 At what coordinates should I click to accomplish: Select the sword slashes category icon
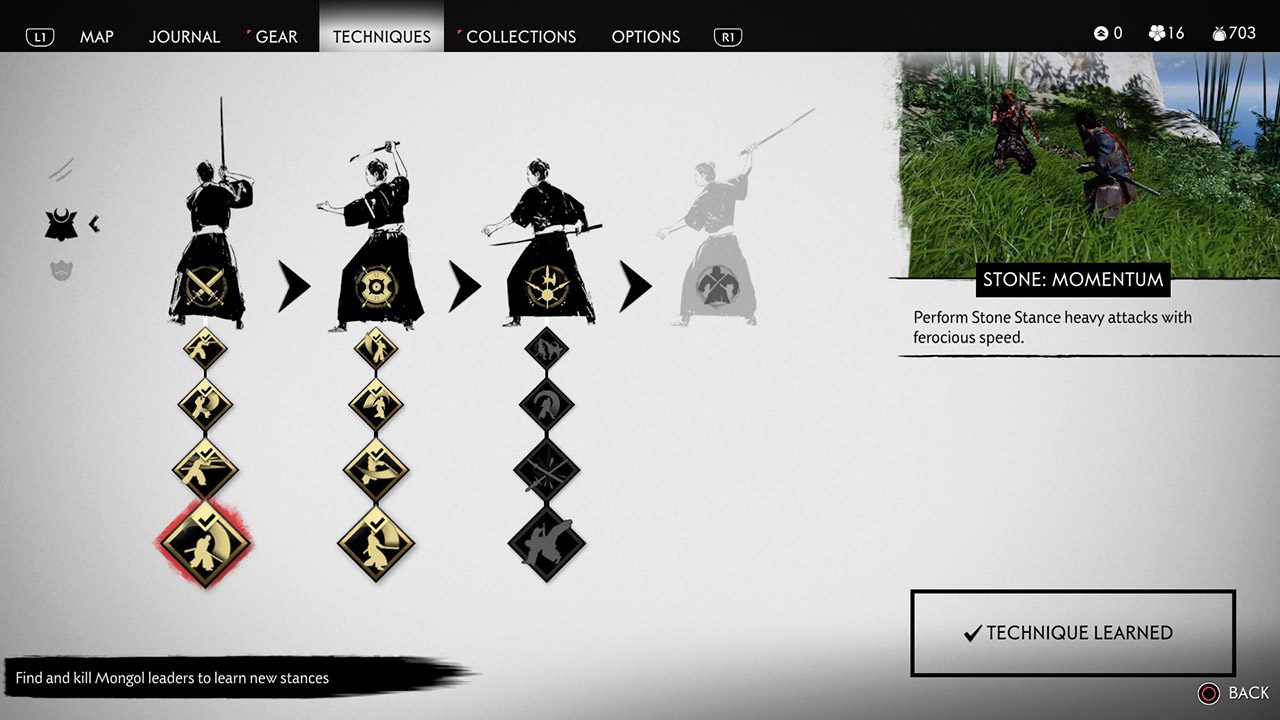pos(61,169)
